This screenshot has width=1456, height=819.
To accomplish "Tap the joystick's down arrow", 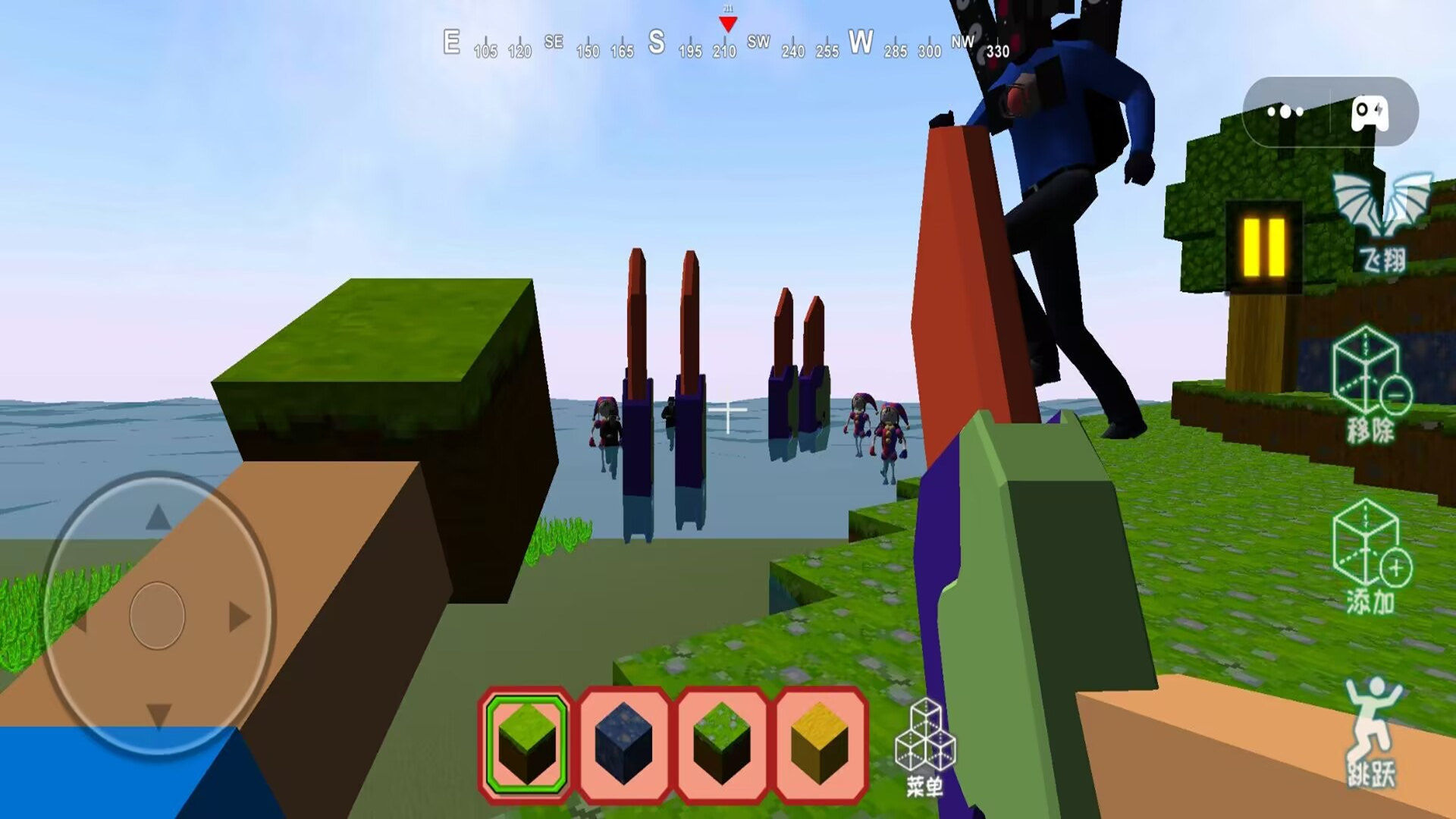I will click(x=158, y=715).
